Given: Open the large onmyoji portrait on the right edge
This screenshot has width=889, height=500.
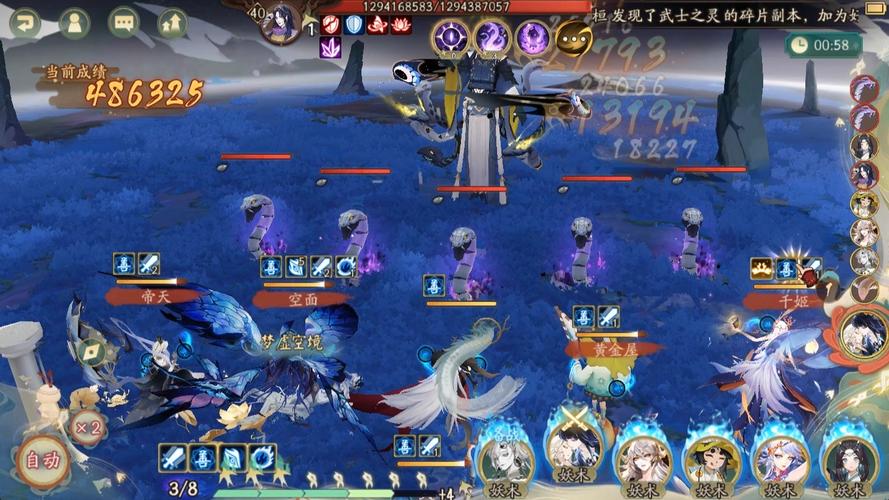Looking at the screenshot, I should tap(862, 335).
